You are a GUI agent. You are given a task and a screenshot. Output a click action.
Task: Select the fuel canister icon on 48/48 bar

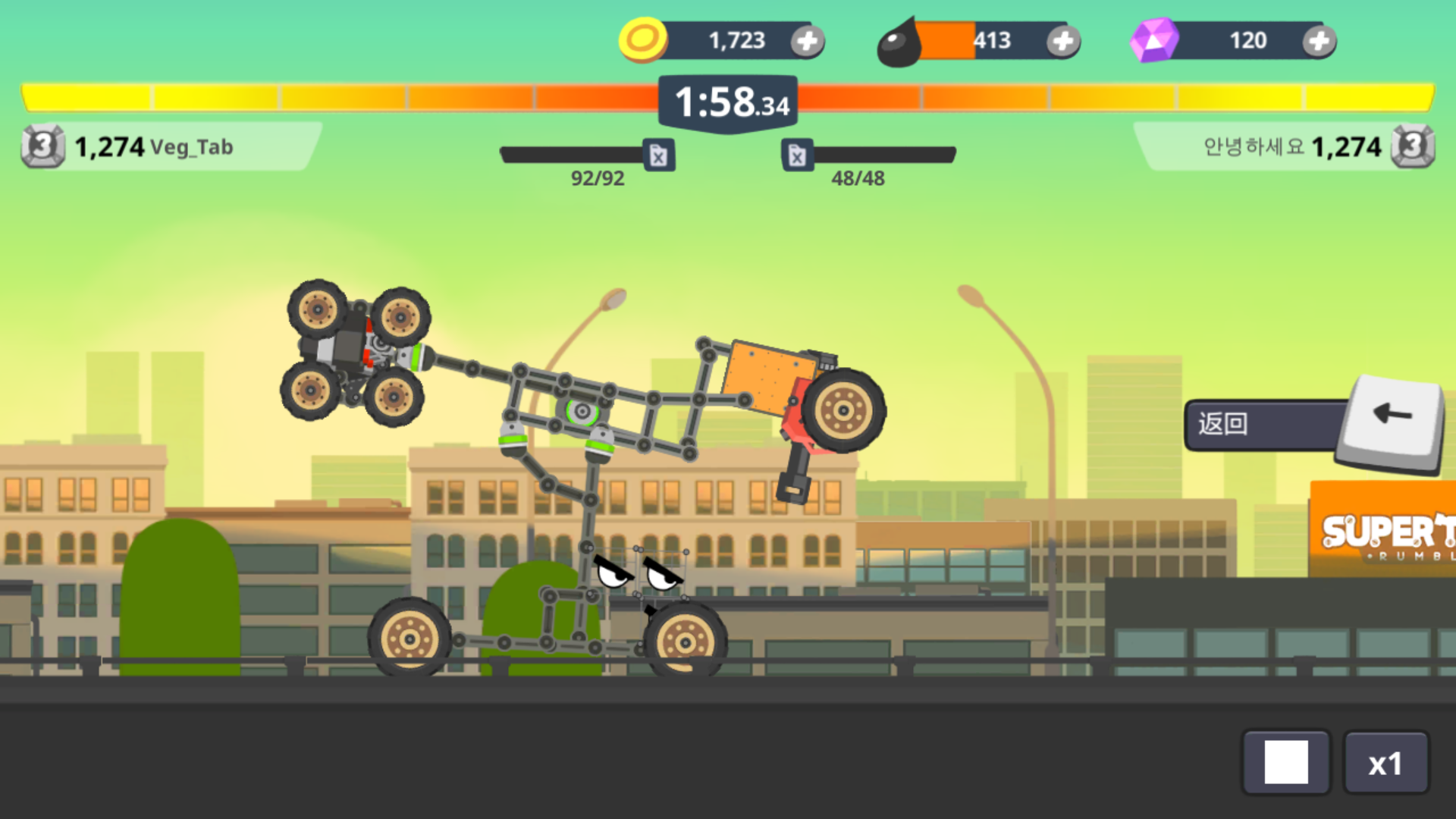(x=798, y=155)
